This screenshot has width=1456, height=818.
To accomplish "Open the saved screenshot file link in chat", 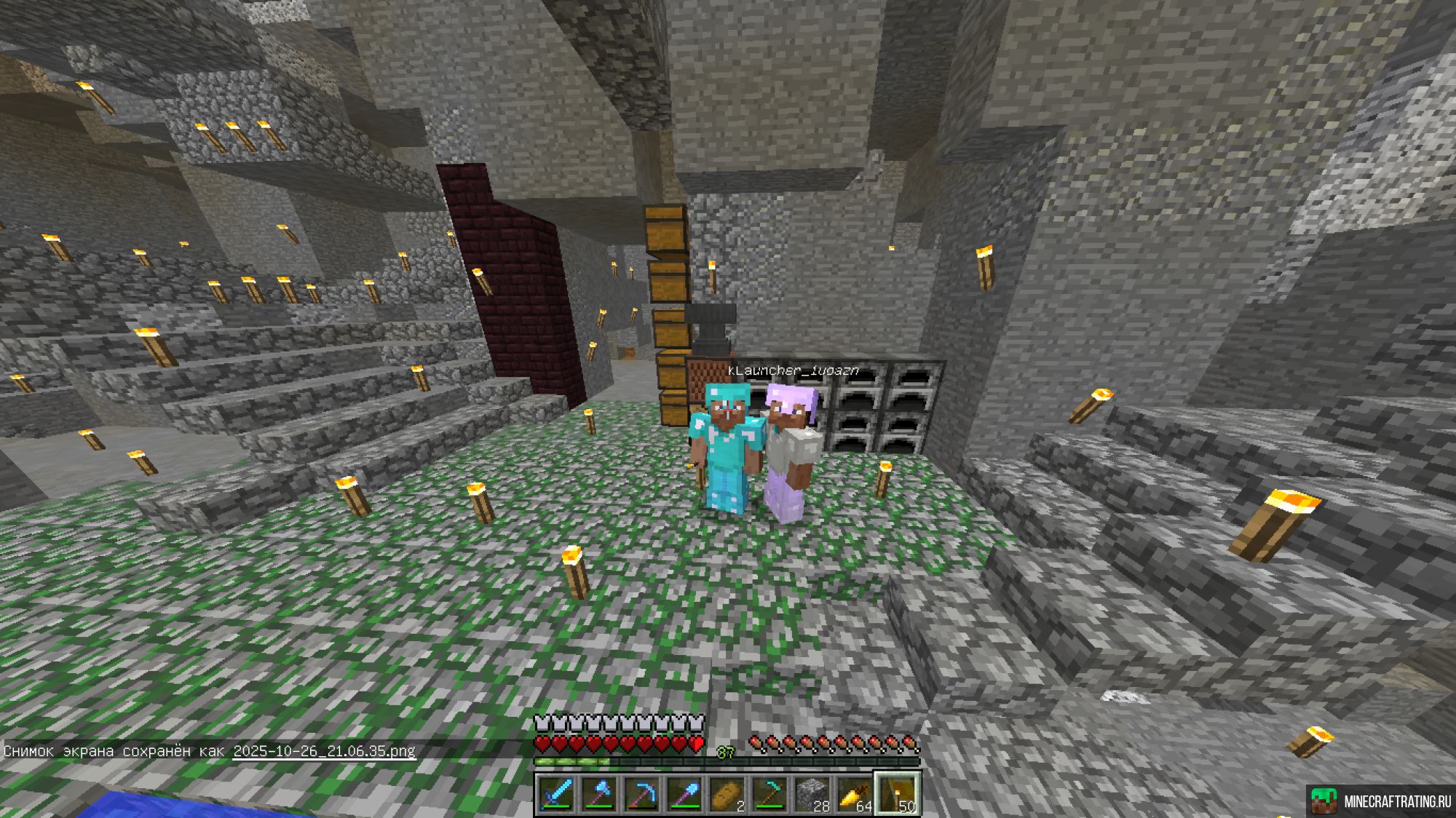I will [x=324, y=751].
